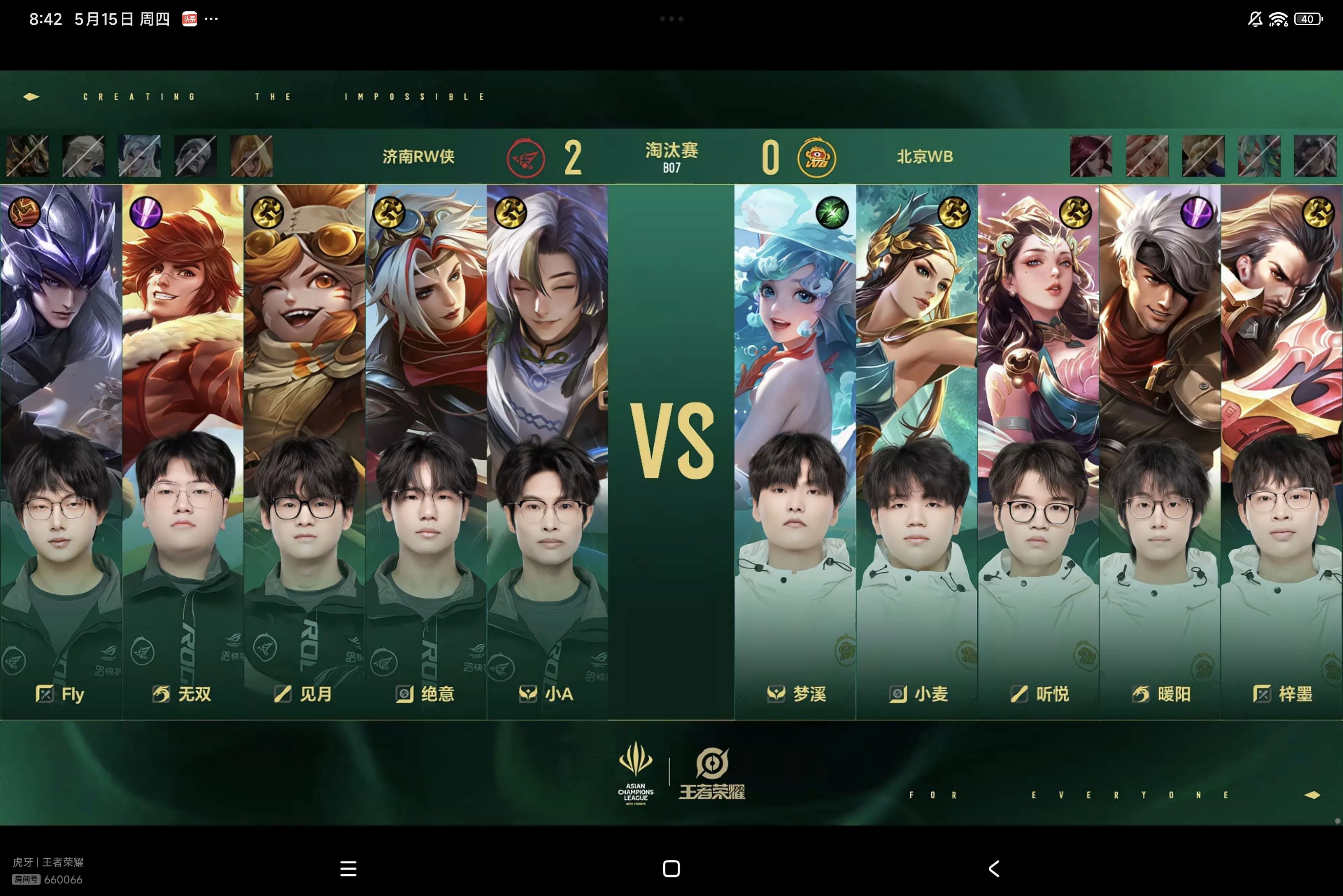Select 小麦's player card

pos(917,451)
